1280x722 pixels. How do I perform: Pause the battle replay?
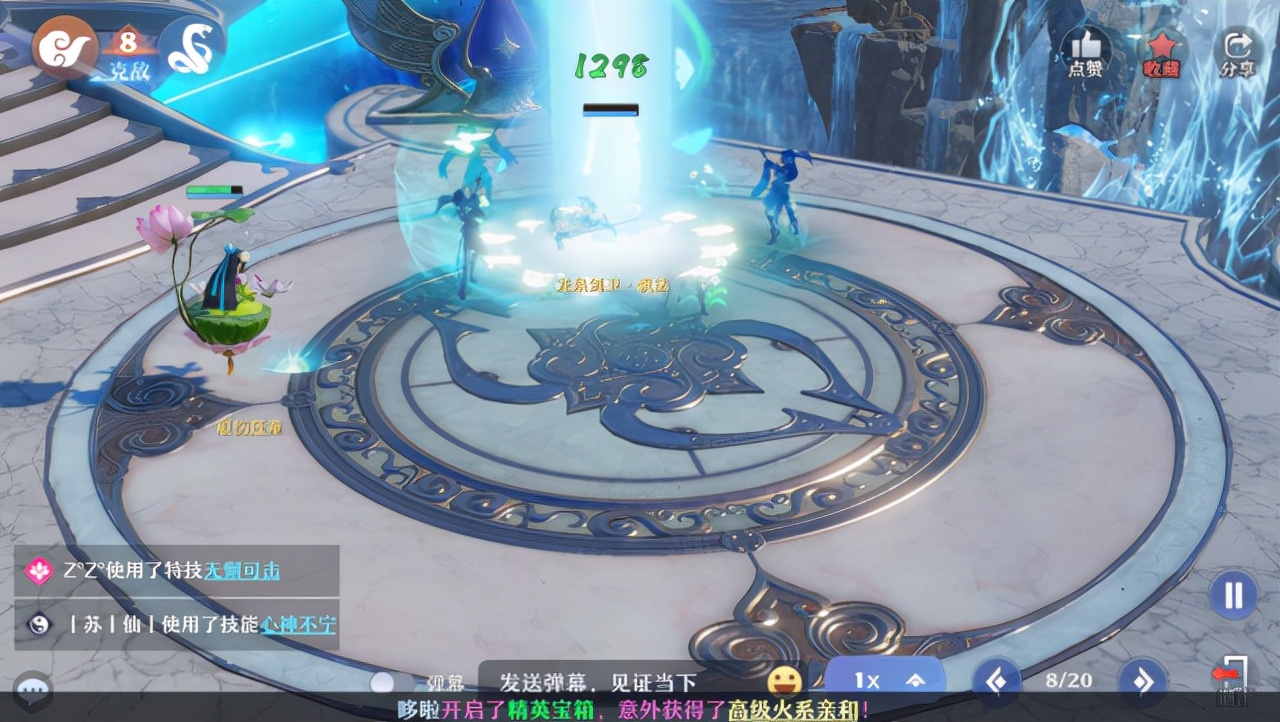(x=1233, y=596)
